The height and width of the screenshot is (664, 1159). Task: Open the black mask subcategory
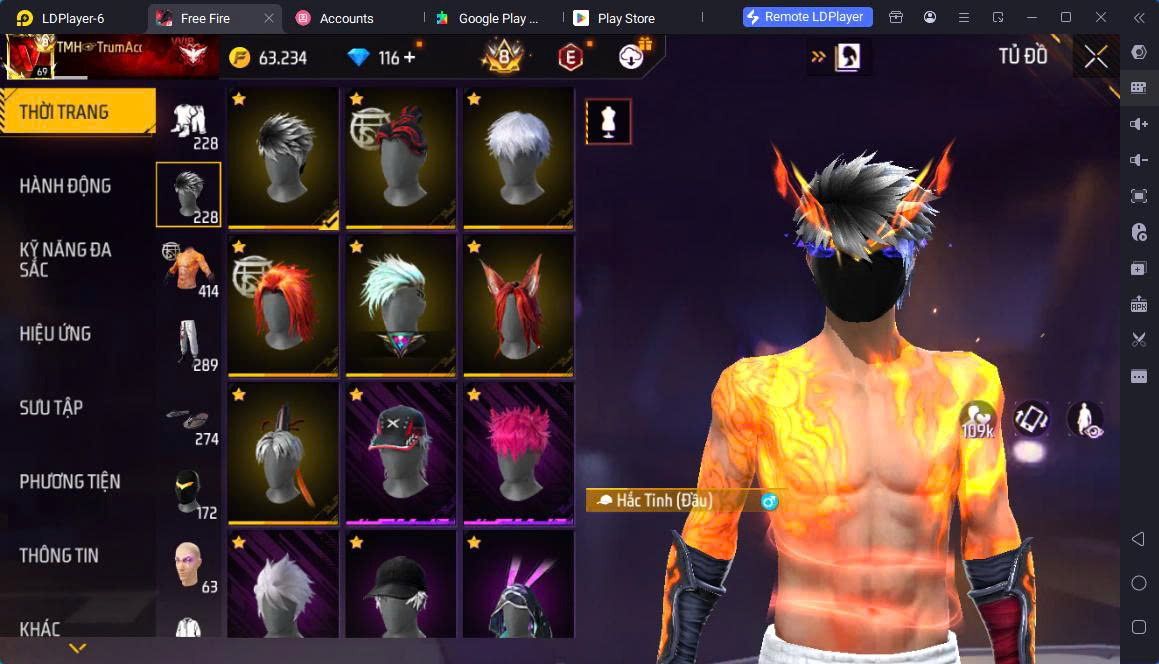pyautogui.click(x=189, y=492)
